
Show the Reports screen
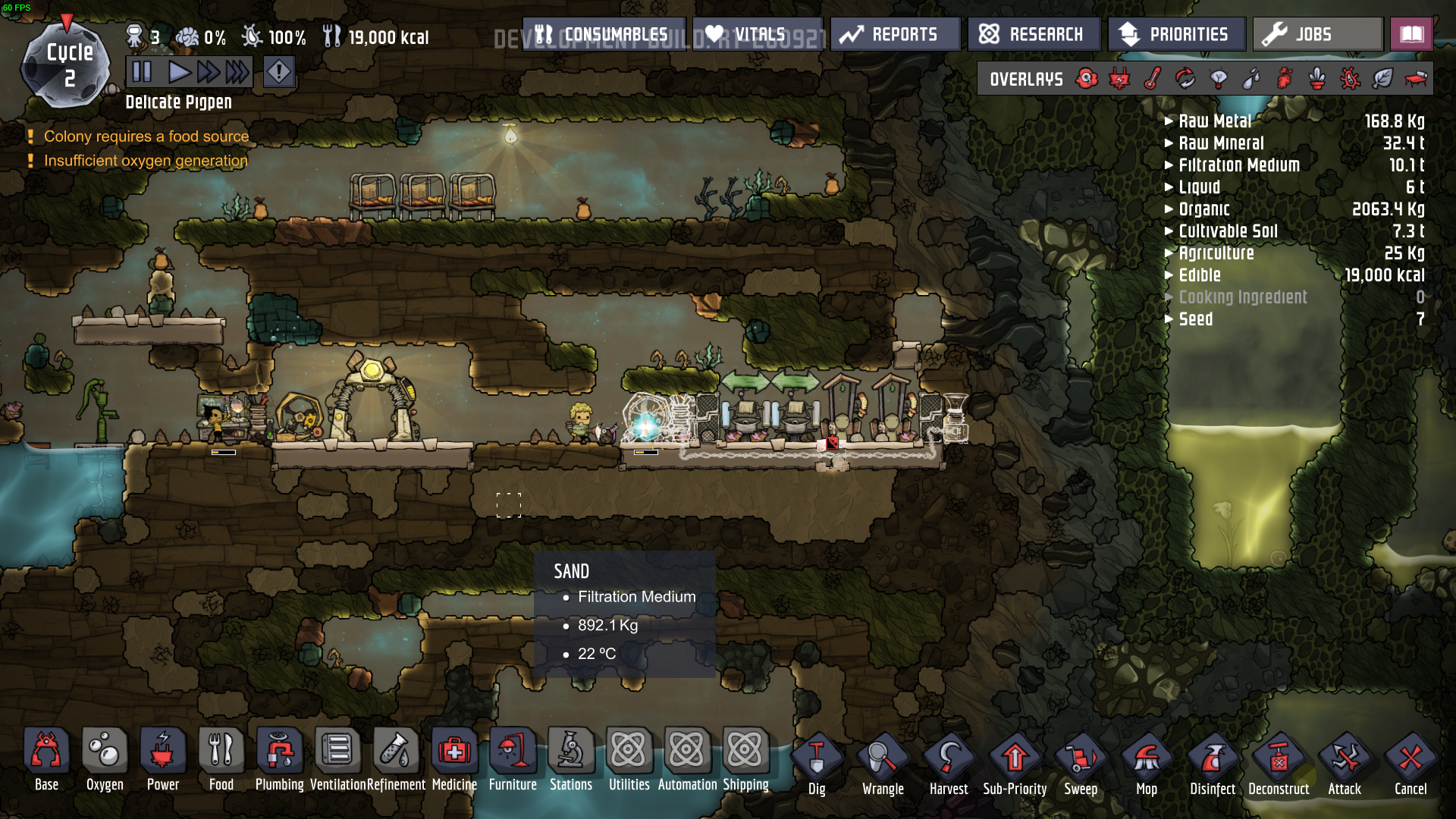point(895,34)
